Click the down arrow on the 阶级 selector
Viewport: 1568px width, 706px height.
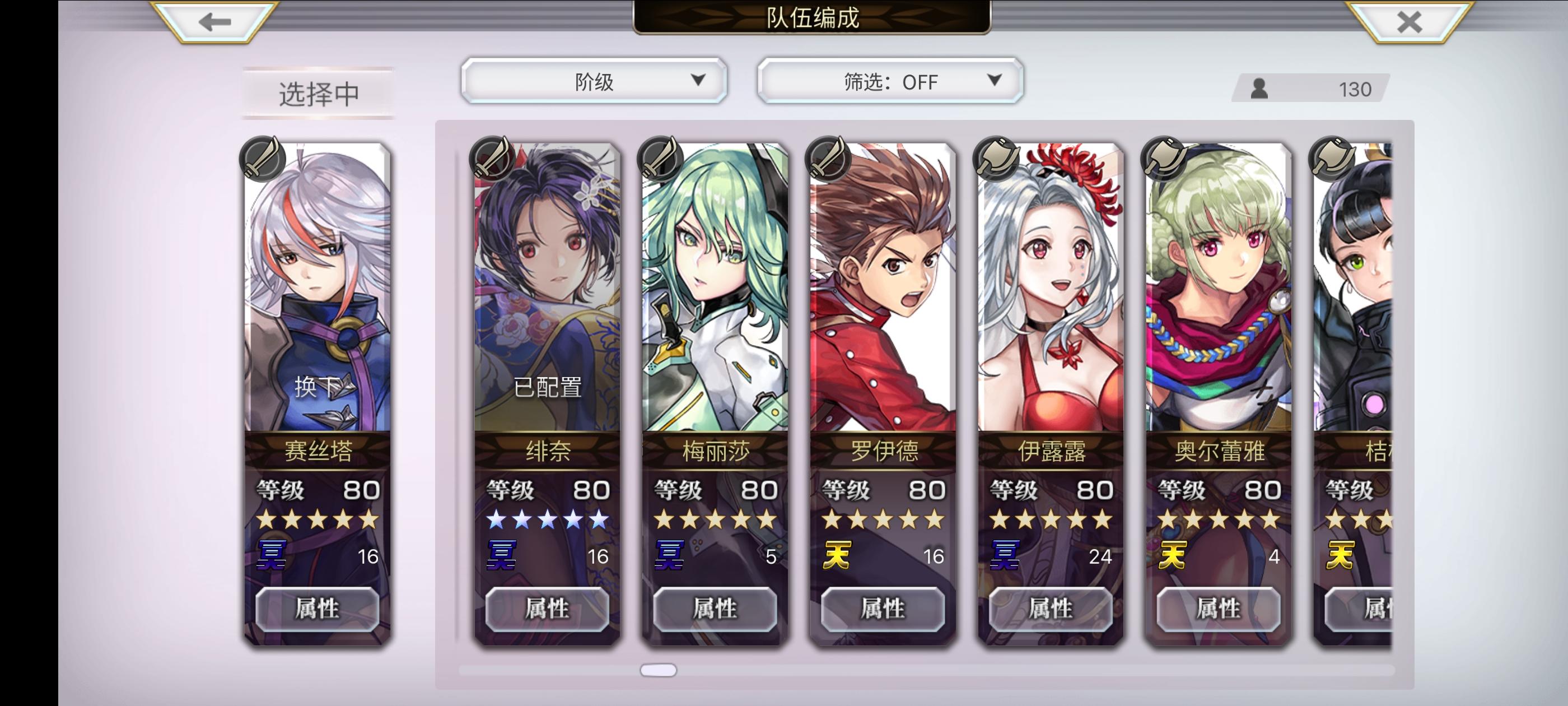(x=698, y=80)
